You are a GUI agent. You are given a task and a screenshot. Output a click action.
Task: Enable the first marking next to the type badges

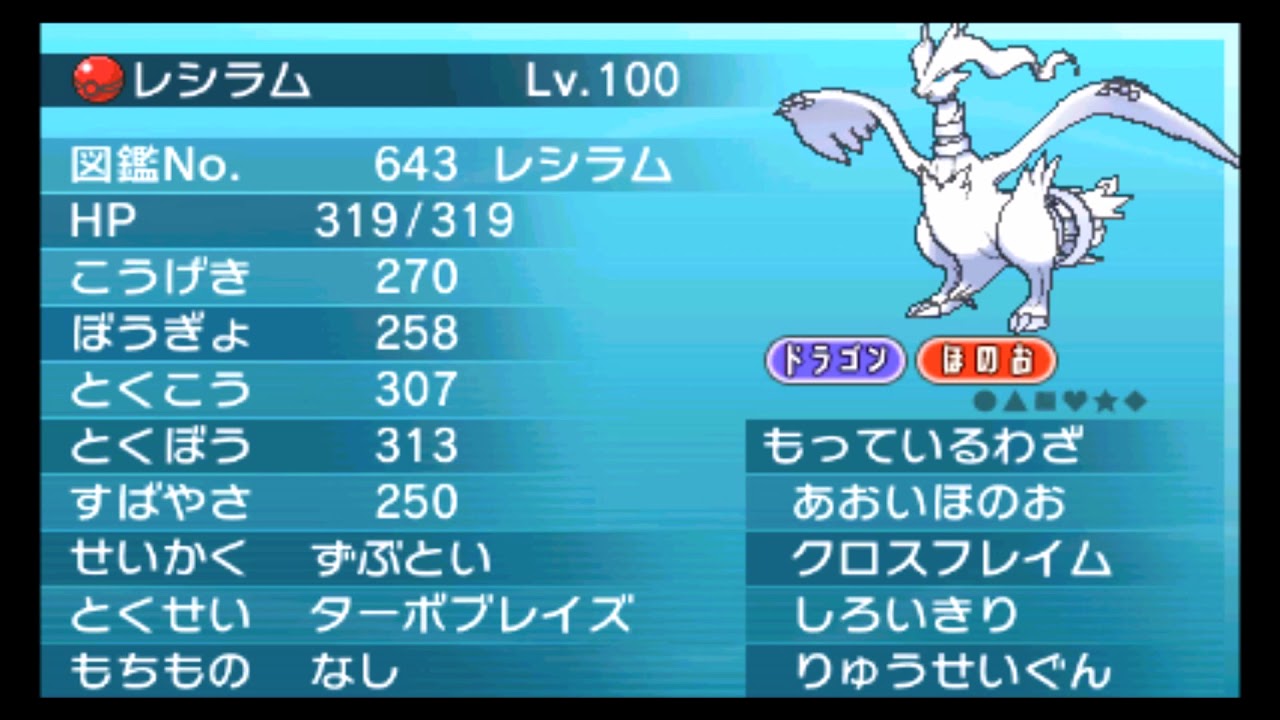(983, 401)
